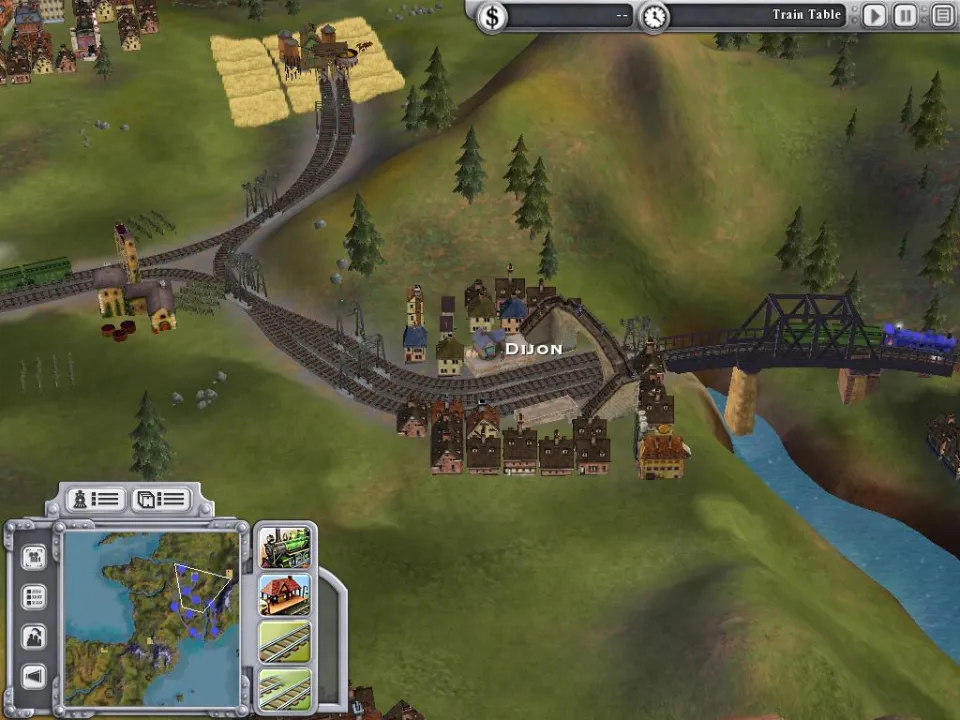960x720 pixels.
Task: Click the dollar sign finances icon
Action: pos(491,16)
